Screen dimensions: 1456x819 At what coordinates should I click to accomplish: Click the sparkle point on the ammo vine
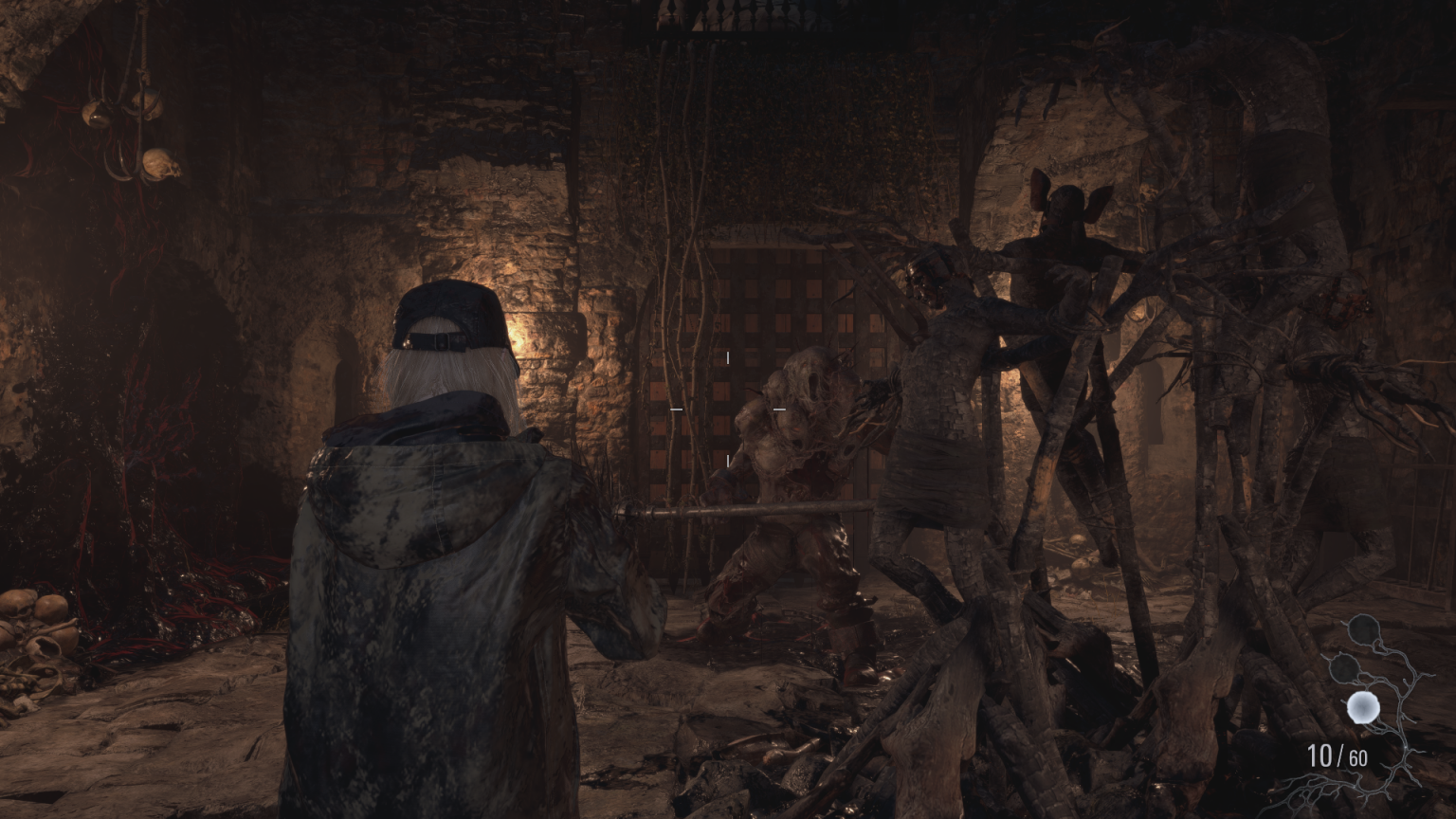pos(1406,749)
